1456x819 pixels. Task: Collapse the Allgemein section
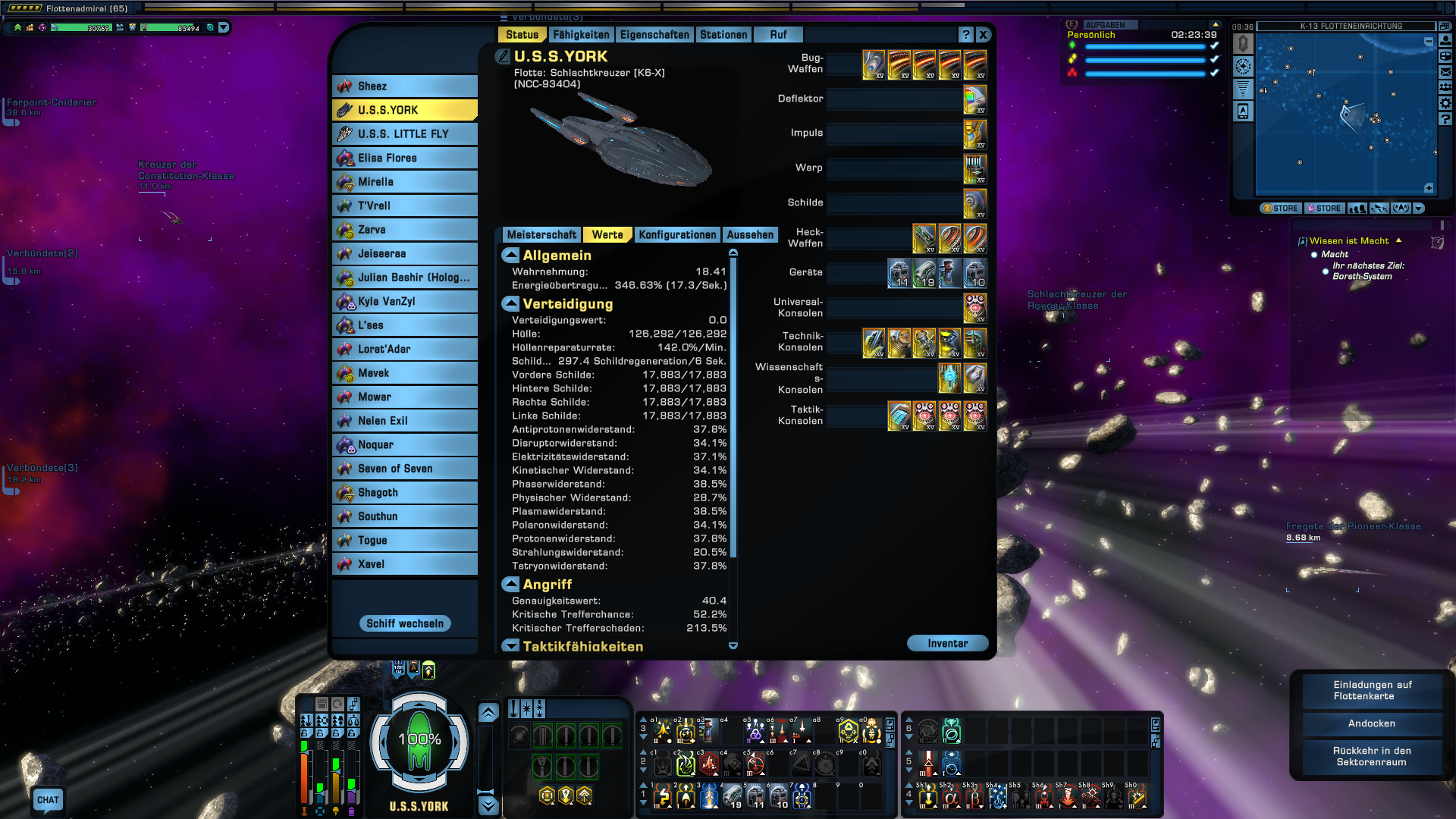click(x=510, y=256)
